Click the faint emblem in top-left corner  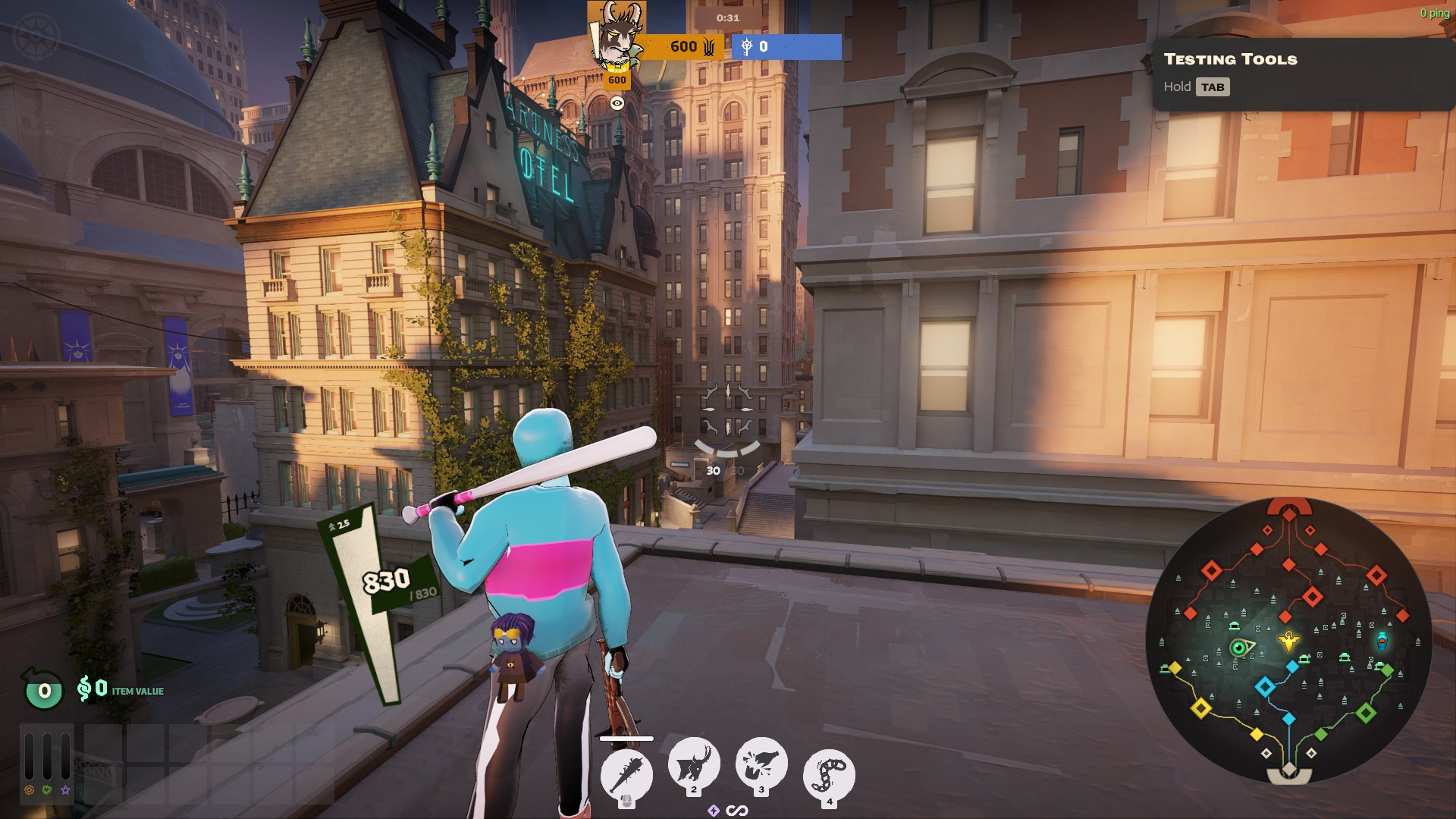click(x=36, y=36)
